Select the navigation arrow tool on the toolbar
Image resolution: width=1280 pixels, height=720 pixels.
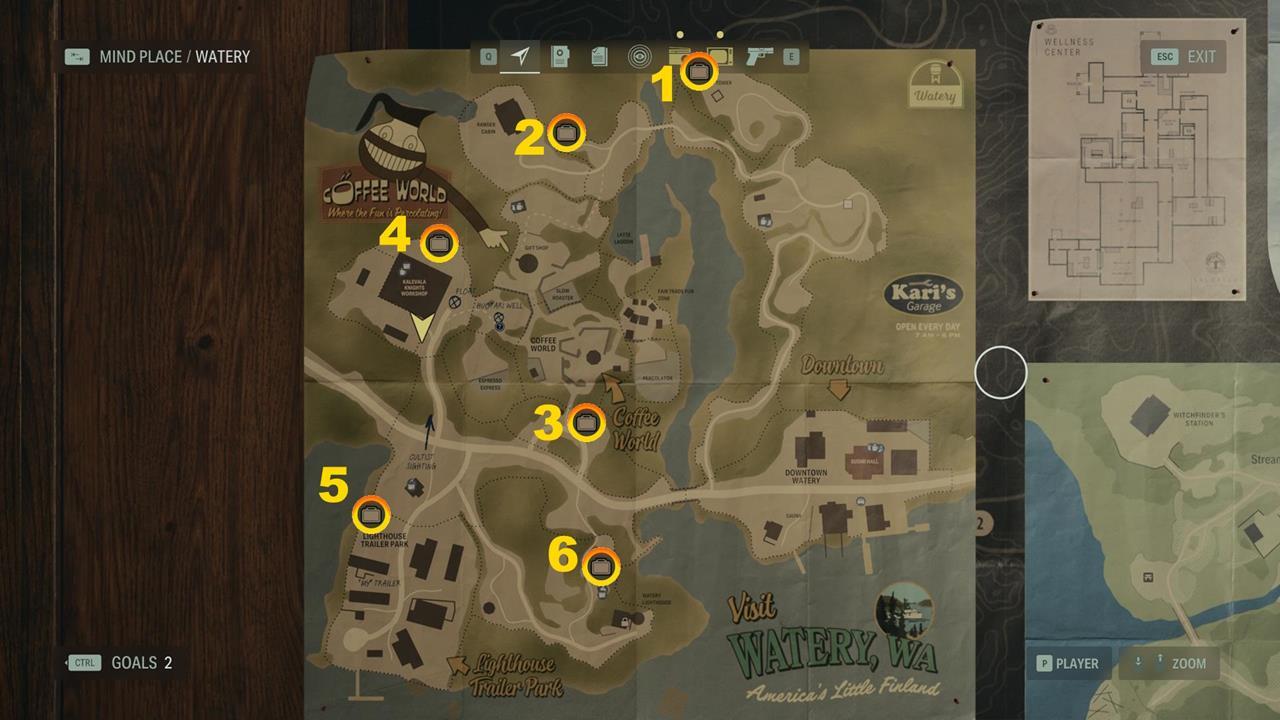tap(521, 57)
